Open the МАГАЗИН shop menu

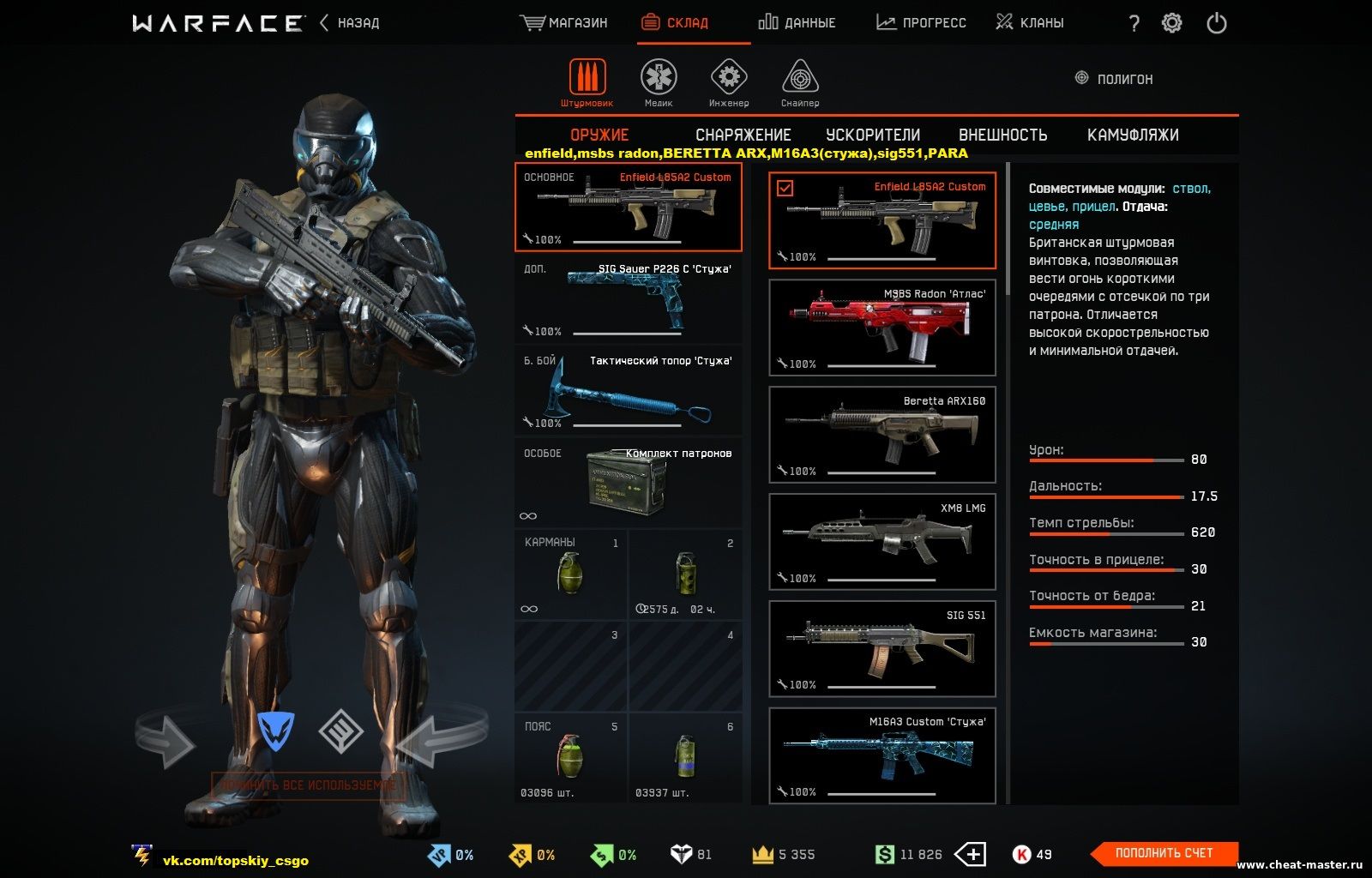click(x=563, y=23)
